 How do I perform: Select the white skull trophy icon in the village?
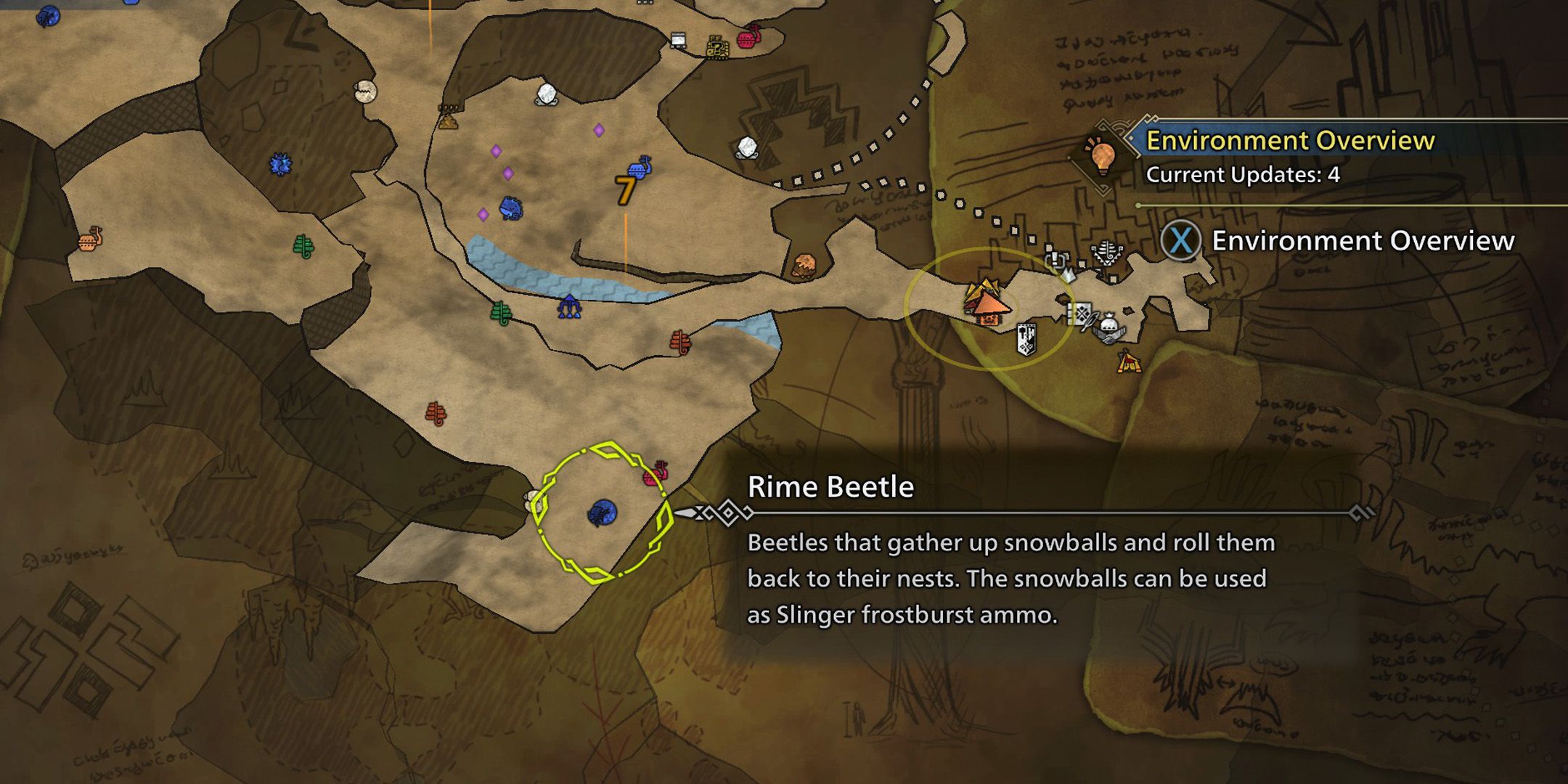[1107, 253]
